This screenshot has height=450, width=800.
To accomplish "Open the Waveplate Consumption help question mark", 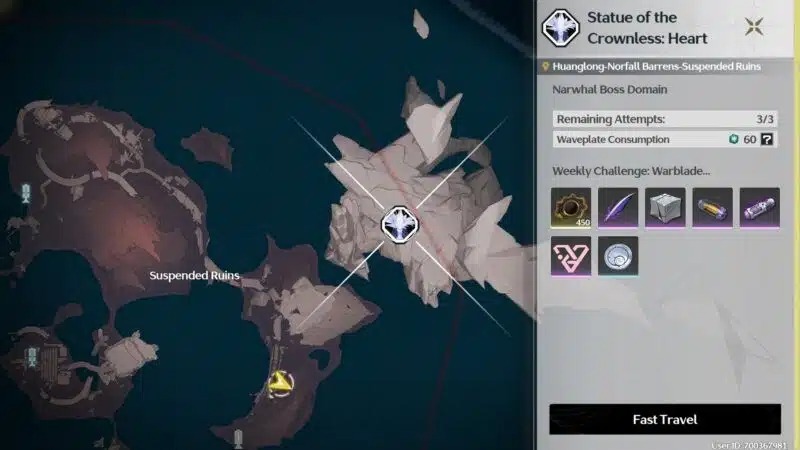I will [x=767, y=139].
